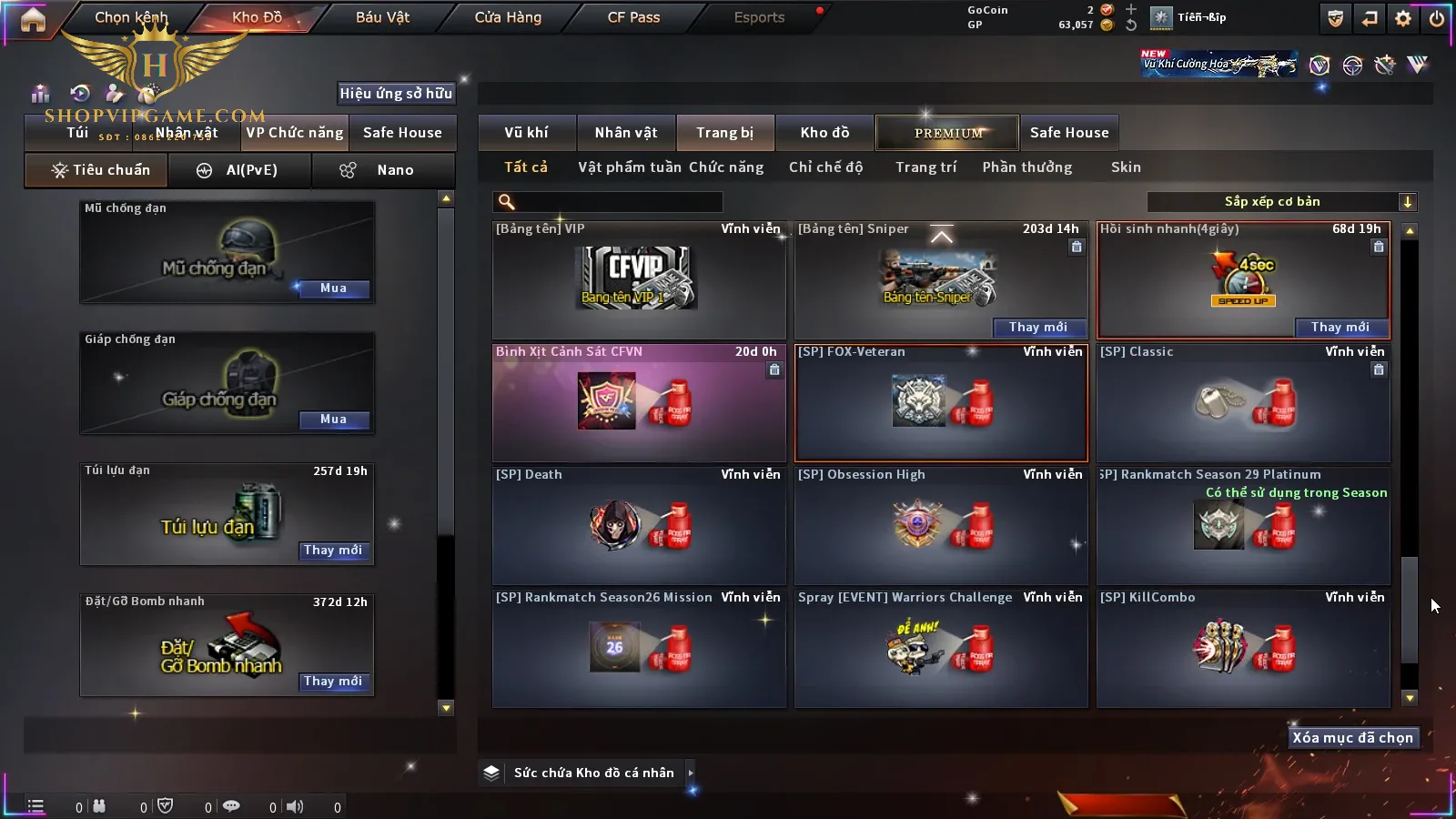The width and height of the screenshot is (1456, 819).
Task: Renew the Hồi sinh nhanh item
Action: point(1340,328)
